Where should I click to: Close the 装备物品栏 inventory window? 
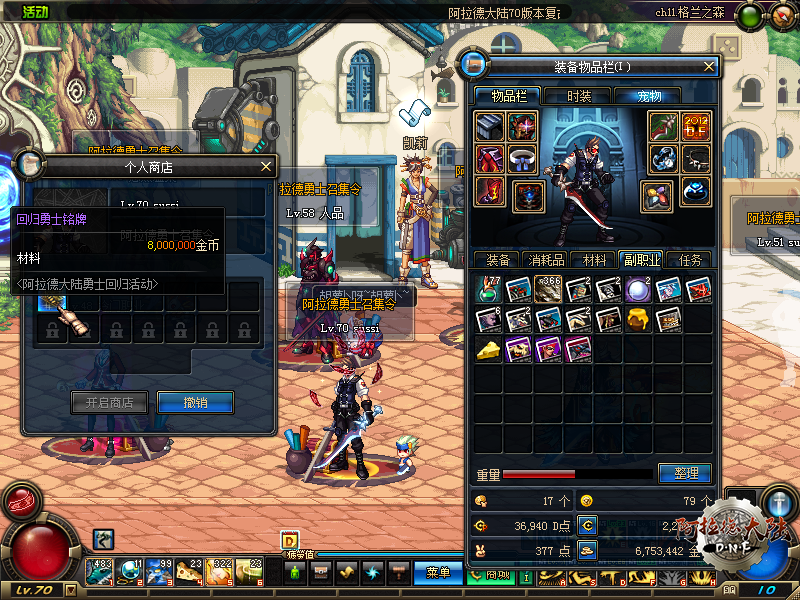tap(709, 67)
